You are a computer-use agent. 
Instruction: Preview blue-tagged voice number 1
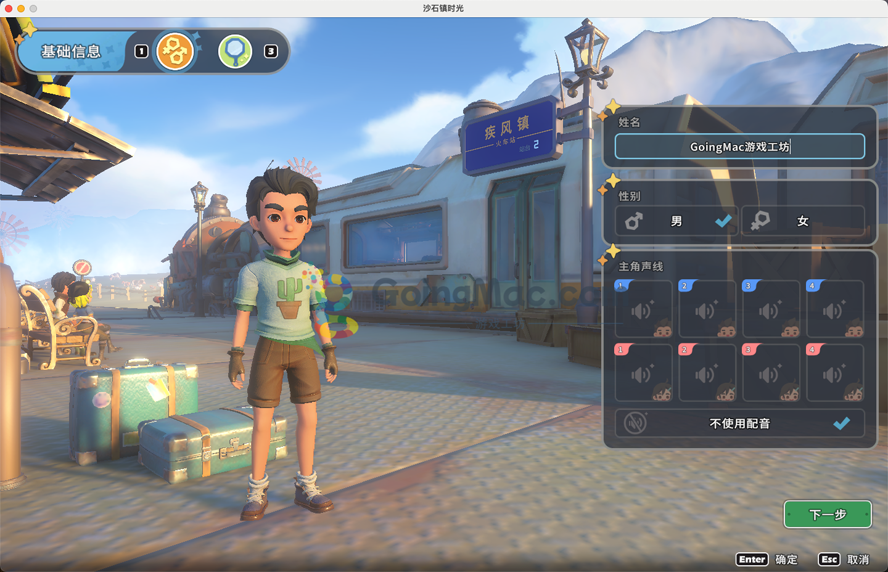(x=643, y=309)
